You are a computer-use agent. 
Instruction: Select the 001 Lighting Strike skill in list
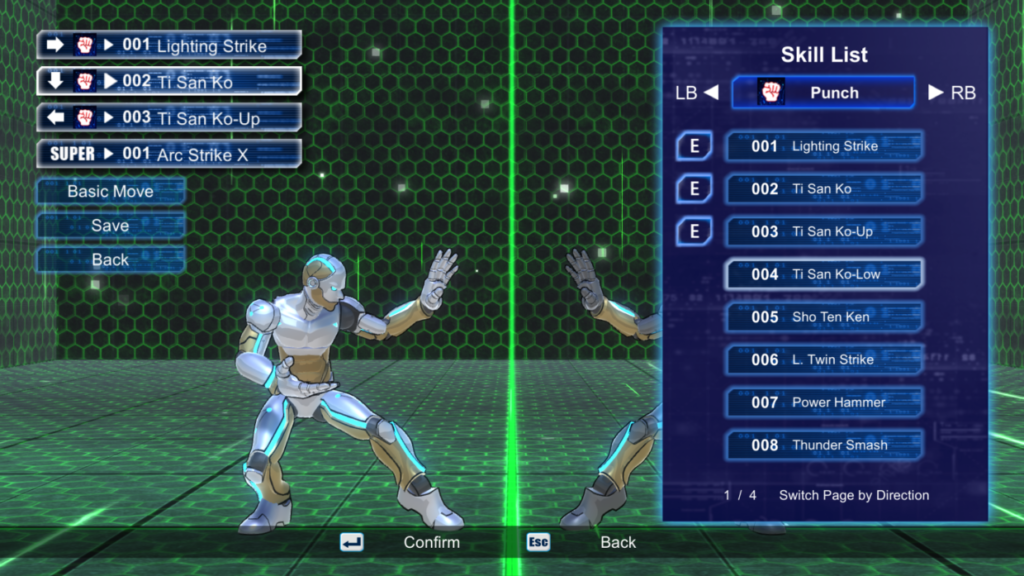pyautogui.click(x=823, y=146)
